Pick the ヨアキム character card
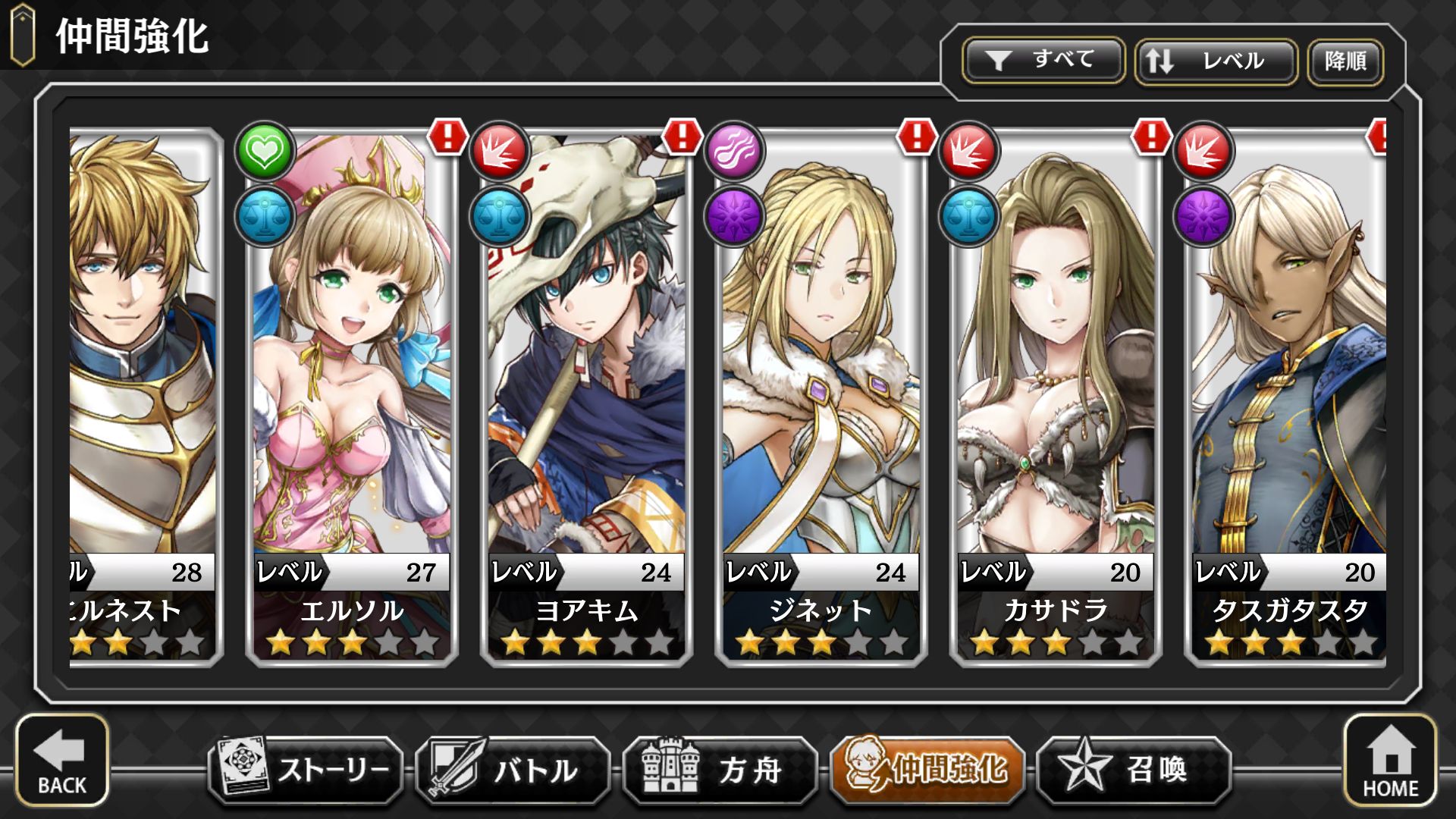The image size is (1456, 819). click(586, 394)
